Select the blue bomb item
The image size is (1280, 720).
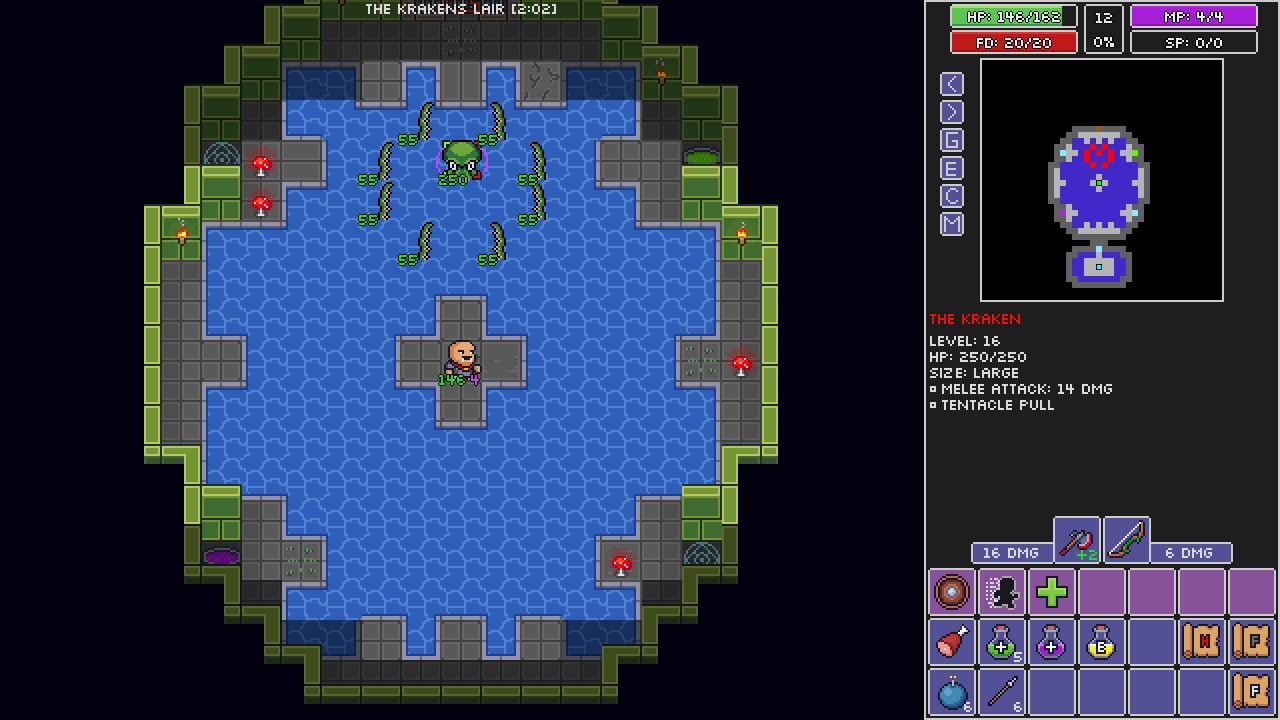pos(952,692)
